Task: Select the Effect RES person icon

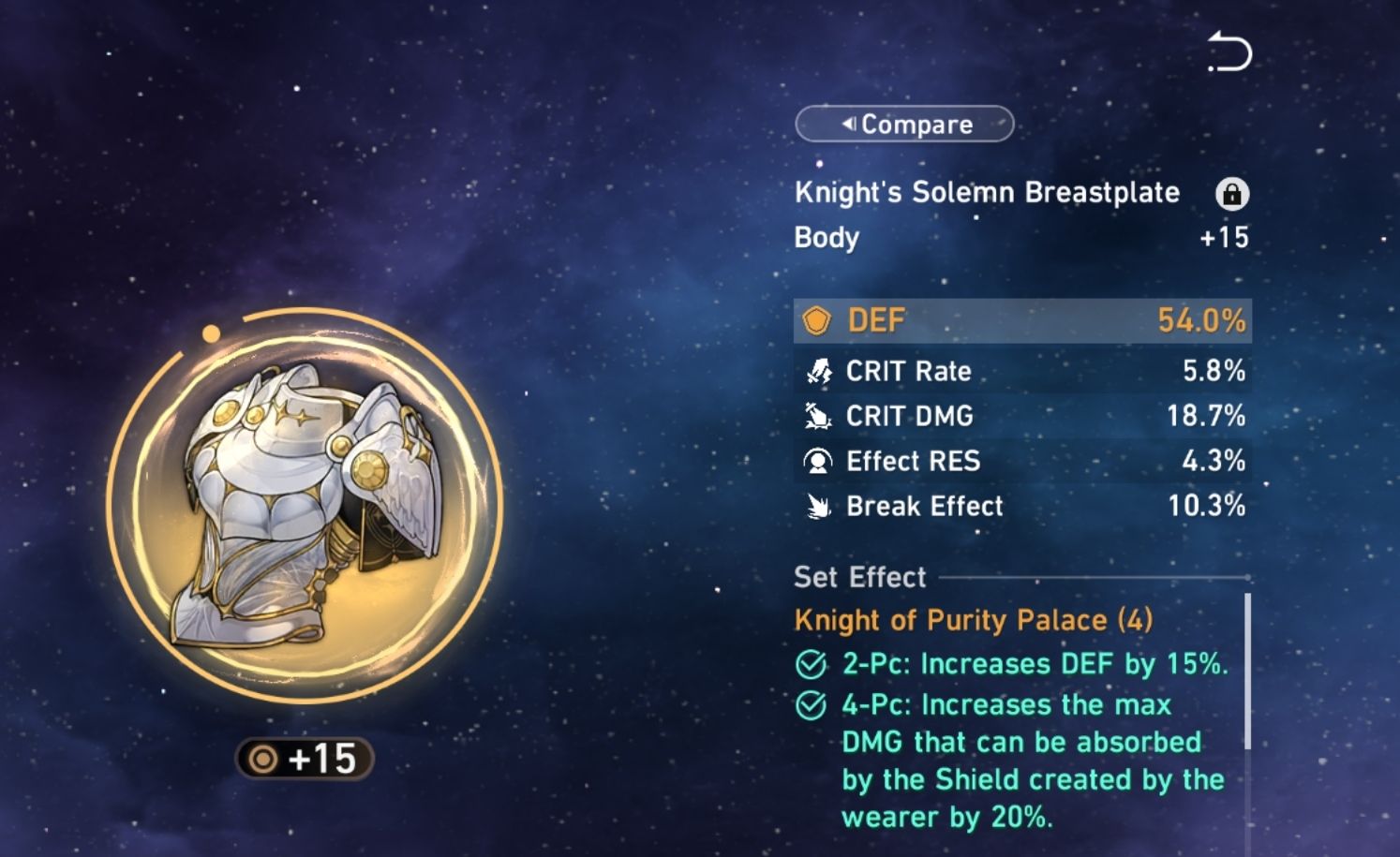Action: [818, 461]
